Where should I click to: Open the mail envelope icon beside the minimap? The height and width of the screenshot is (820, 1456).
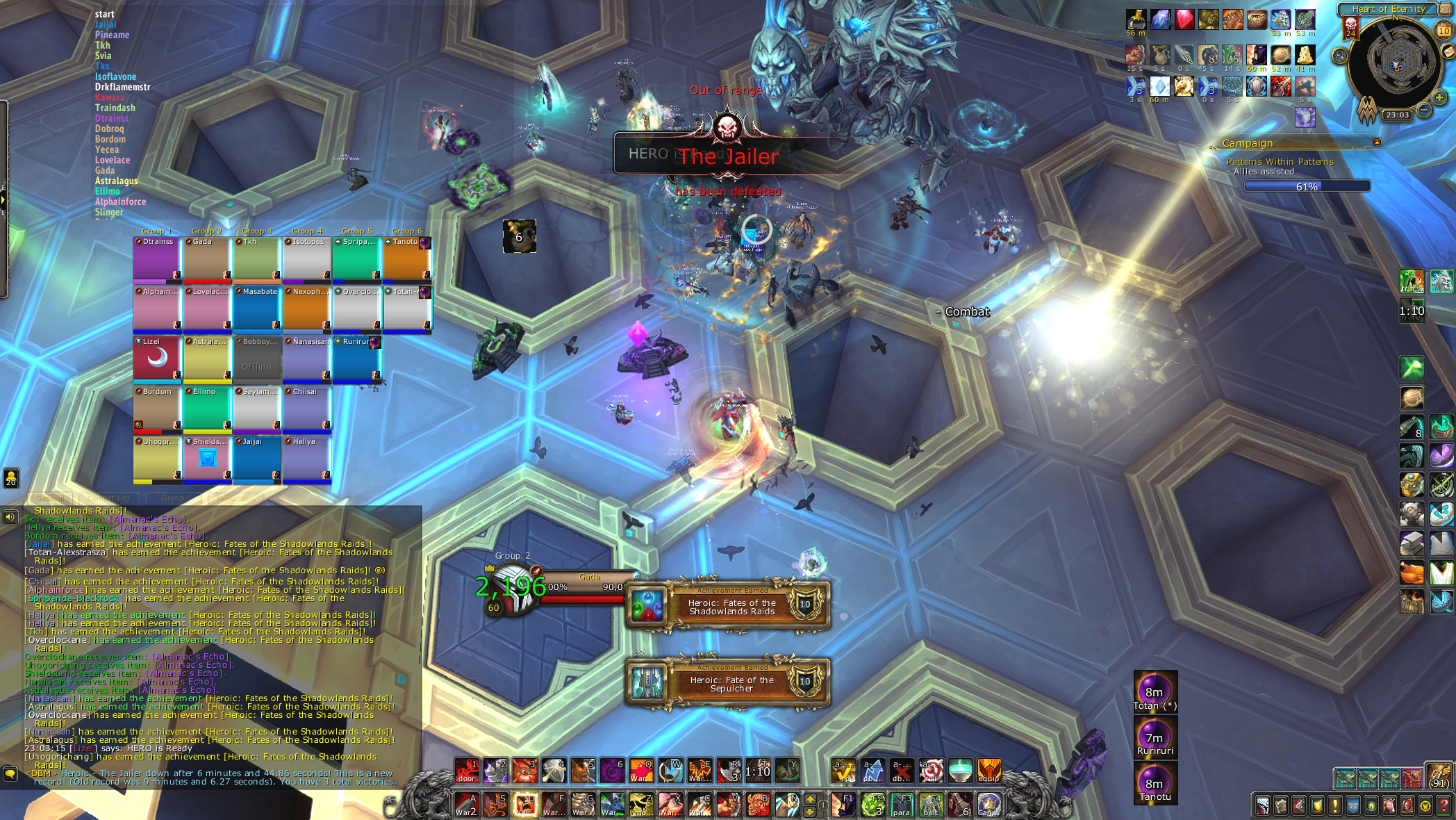1448,51
